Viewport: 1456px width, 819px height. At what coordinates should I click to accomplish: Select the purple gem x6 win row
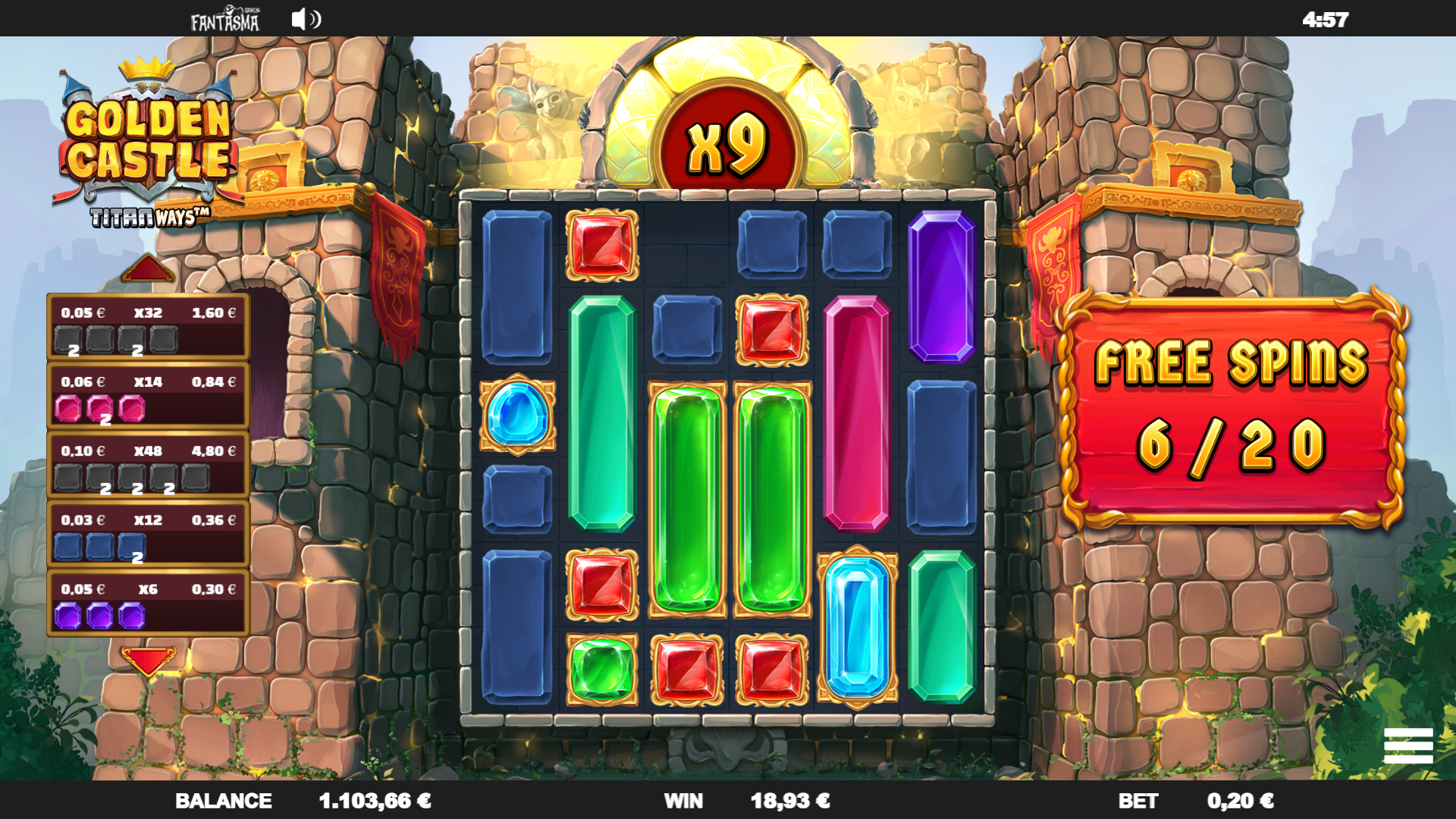point(149,603)
